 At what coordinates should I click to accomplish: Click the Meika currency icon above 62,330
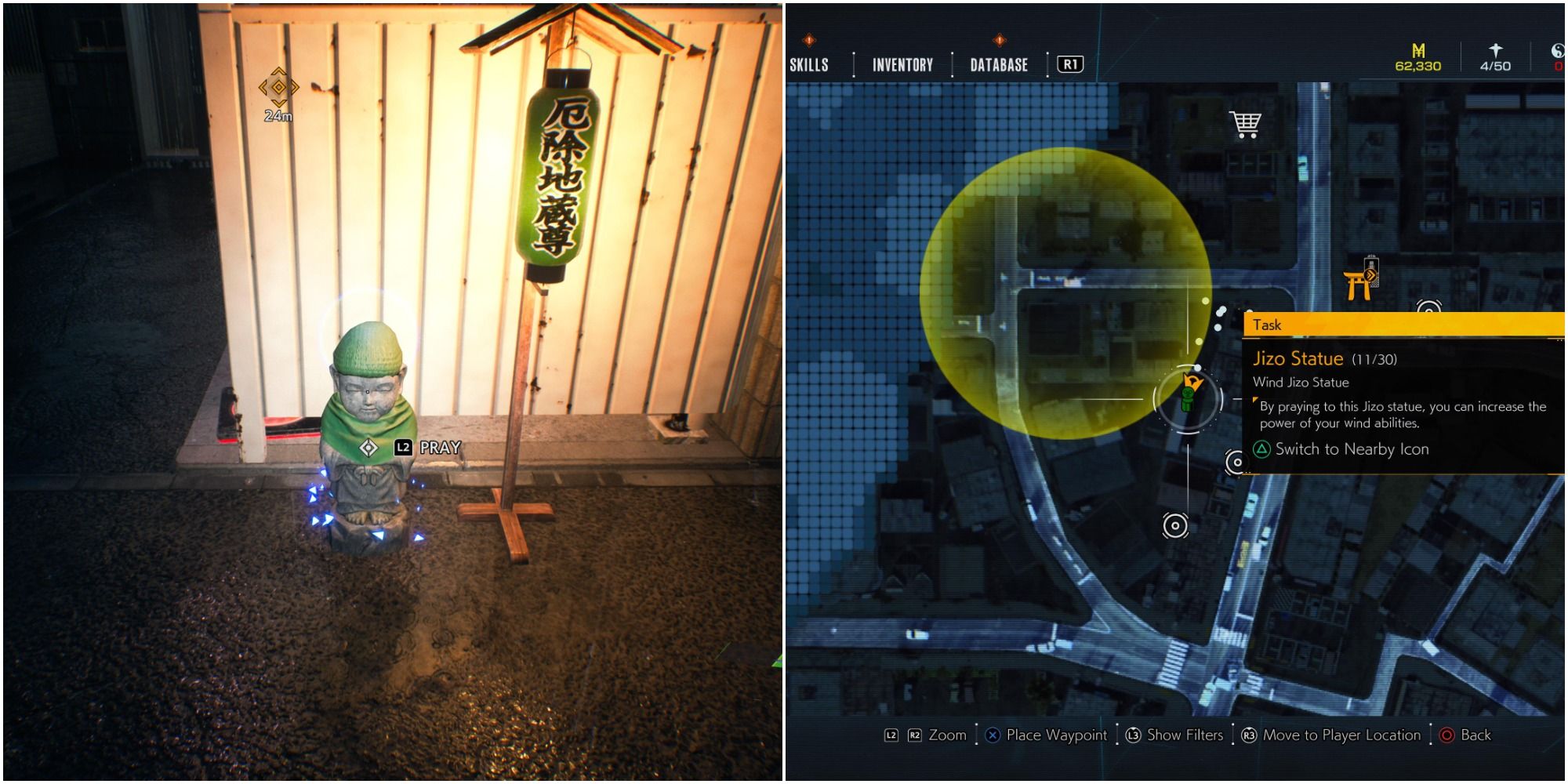(1418, 50)
